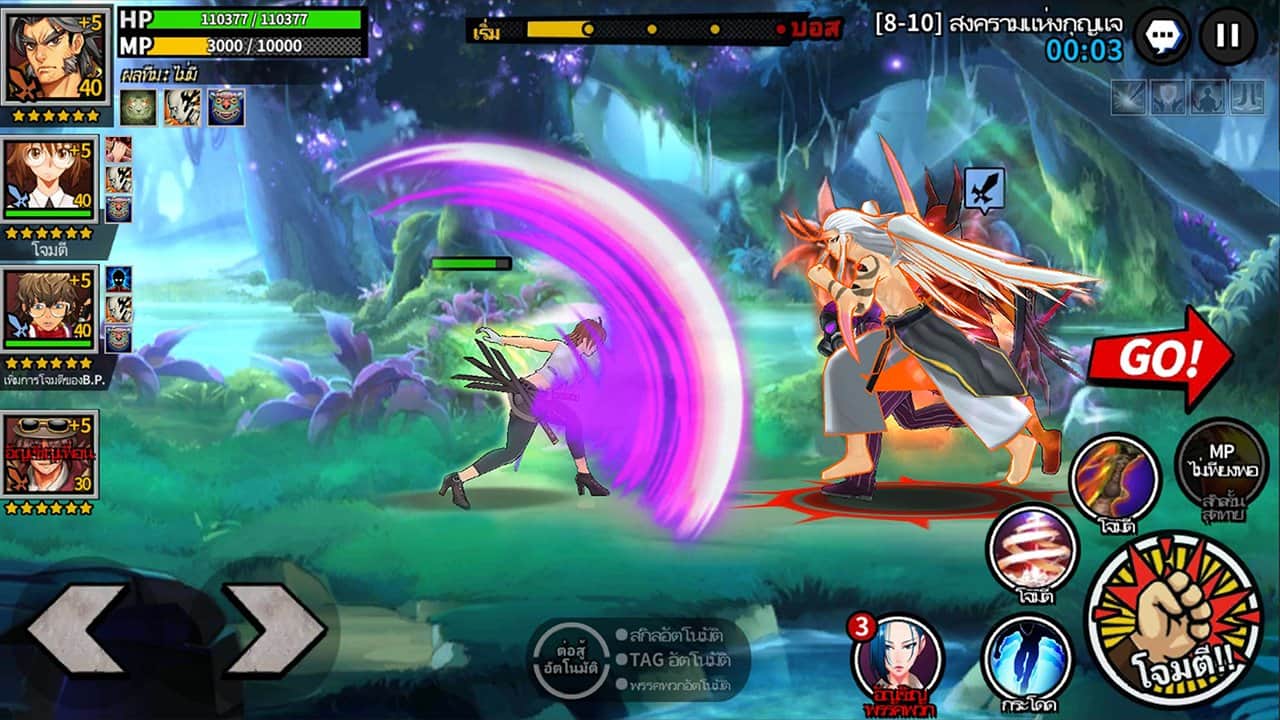This screenshot has width=1280, height=720.
Task: Tap the red GO! arrow
Action: coord(1160,358)
